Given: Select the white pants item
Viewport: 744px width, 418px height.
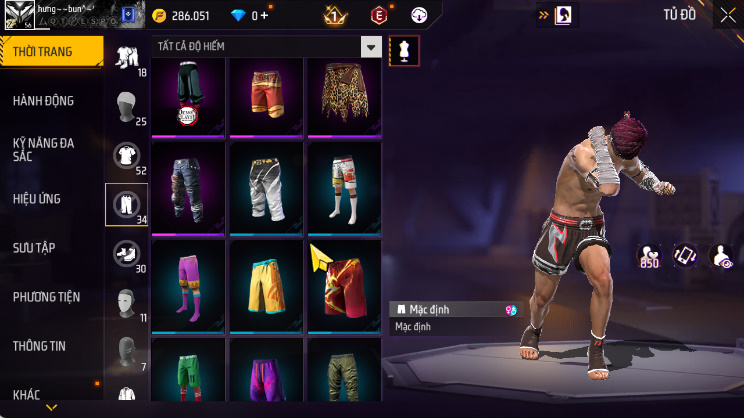Looking at the screenshot, I should click(266, 187).
